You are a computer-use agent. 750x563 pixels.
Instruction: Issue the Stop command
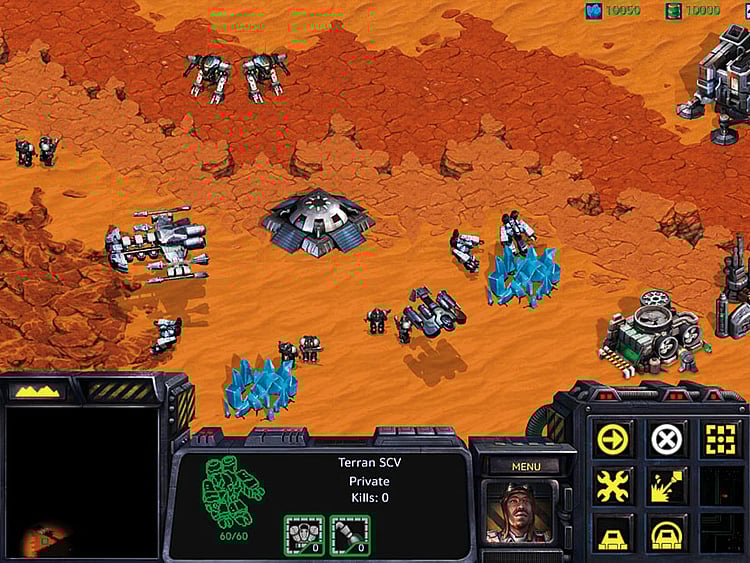[x=667, y=438]
